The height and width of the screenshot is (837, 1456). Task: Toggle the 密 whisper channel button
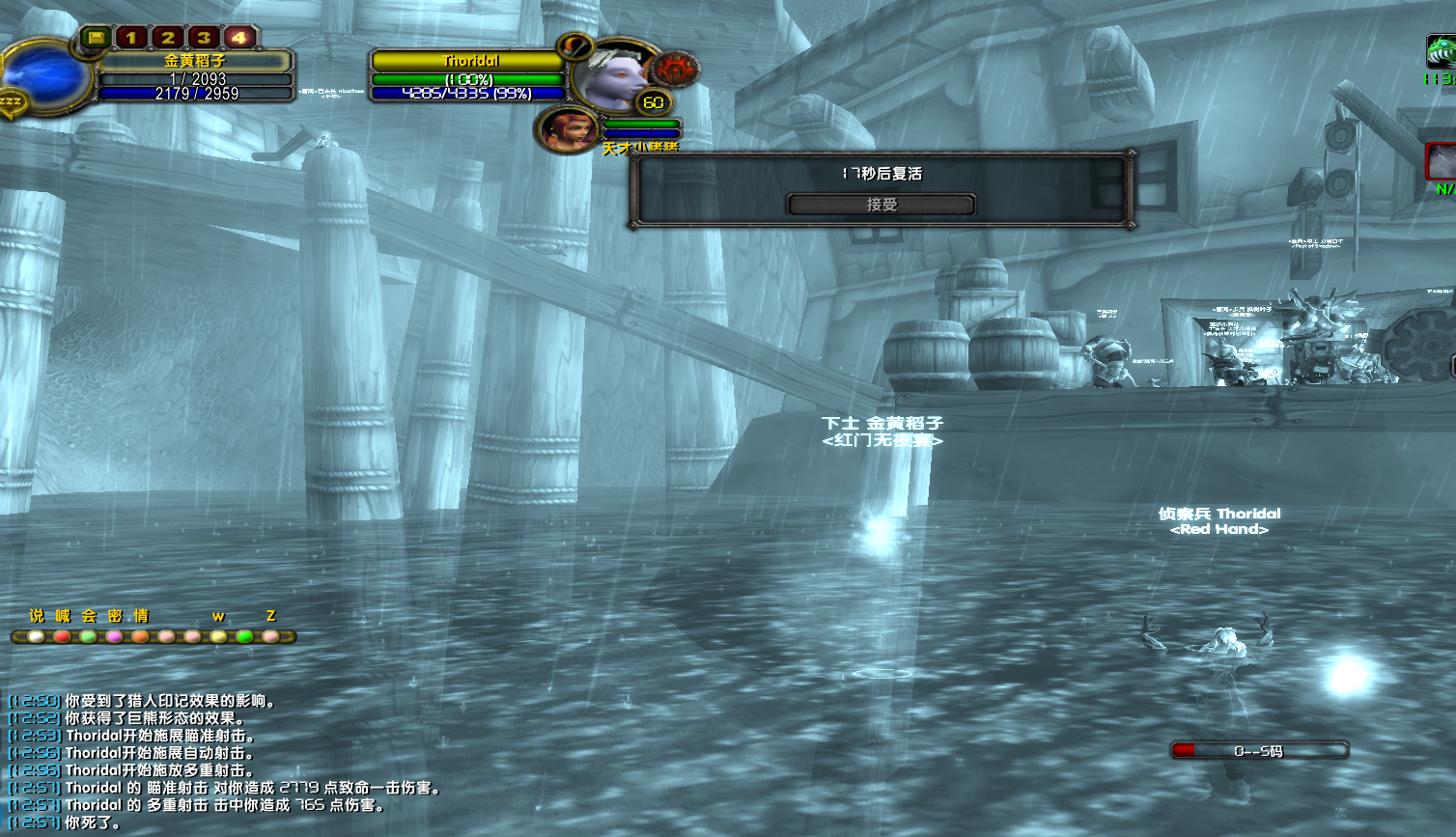[x=114, y=615]
